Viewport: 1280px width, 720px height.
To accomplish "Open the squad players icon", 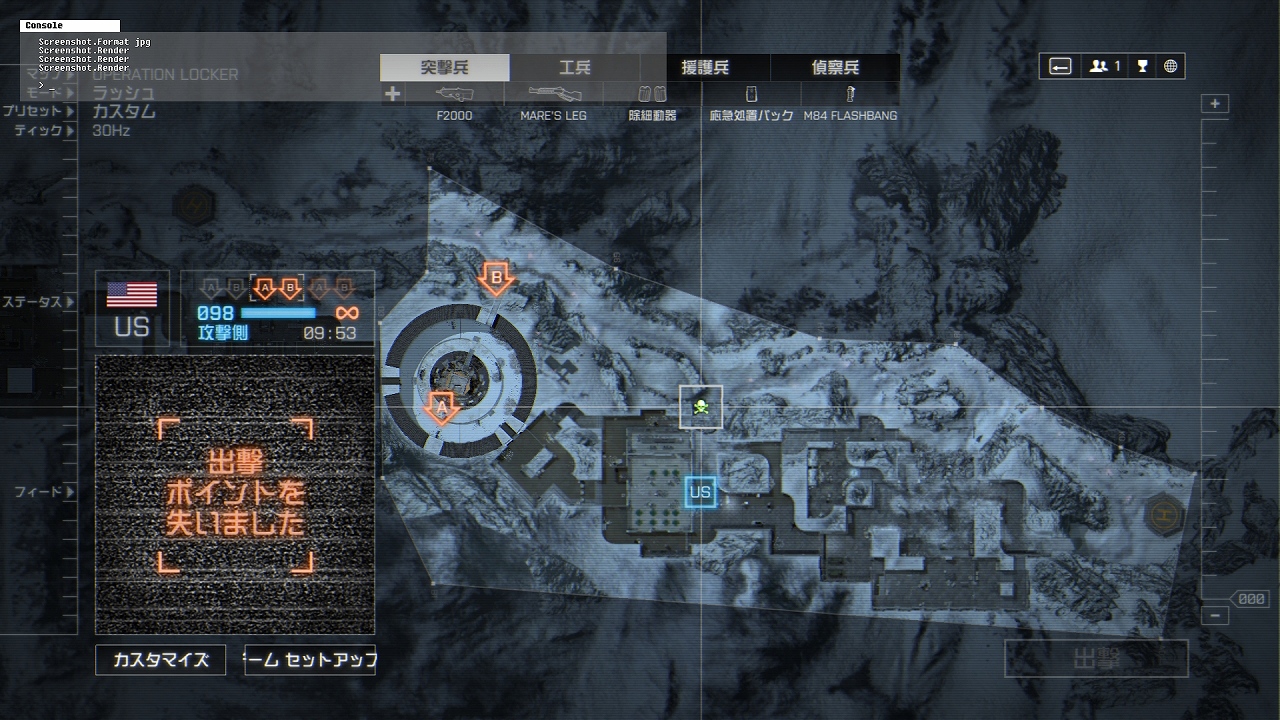I will (x=1104, y=66).
